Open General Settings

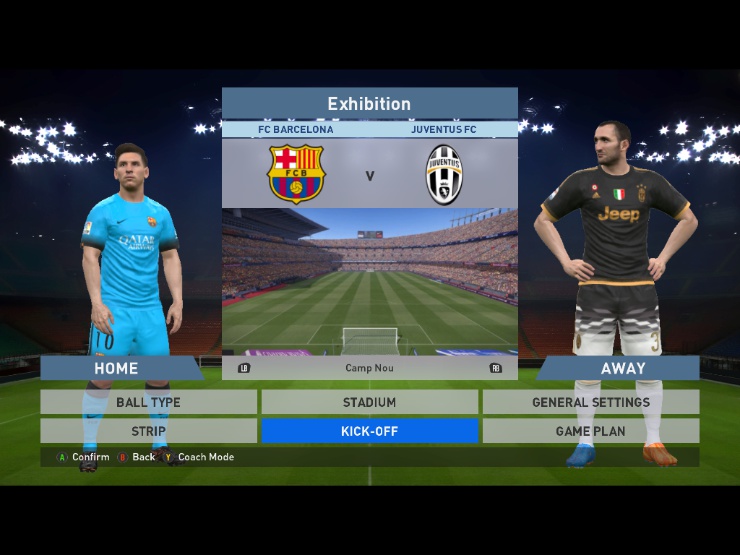pyautogui.click(x=590, y=402)
